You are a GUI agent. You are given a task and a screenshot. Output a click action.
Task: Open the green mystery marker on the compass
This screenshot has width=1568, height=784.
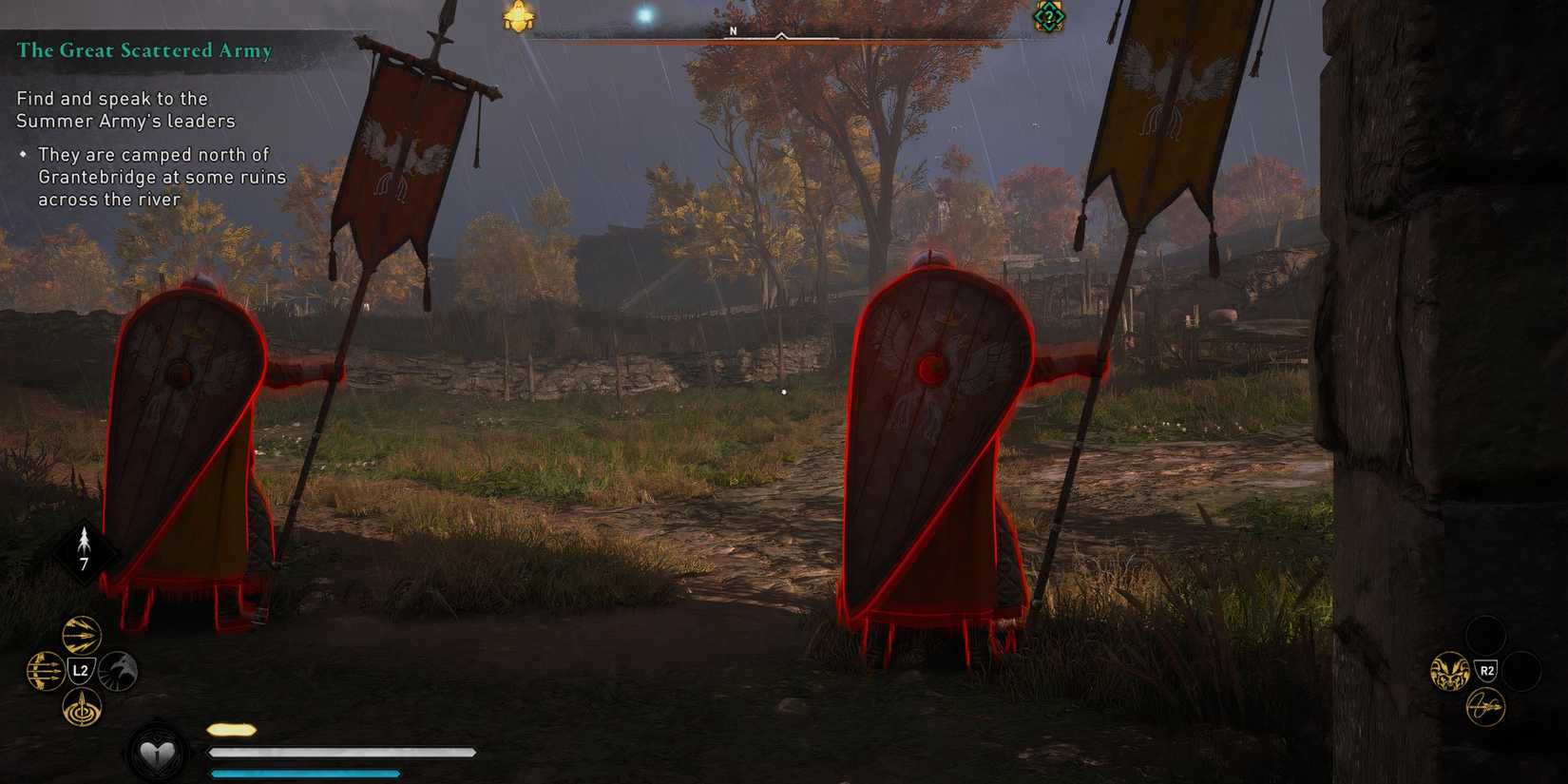click(1049, 16)
